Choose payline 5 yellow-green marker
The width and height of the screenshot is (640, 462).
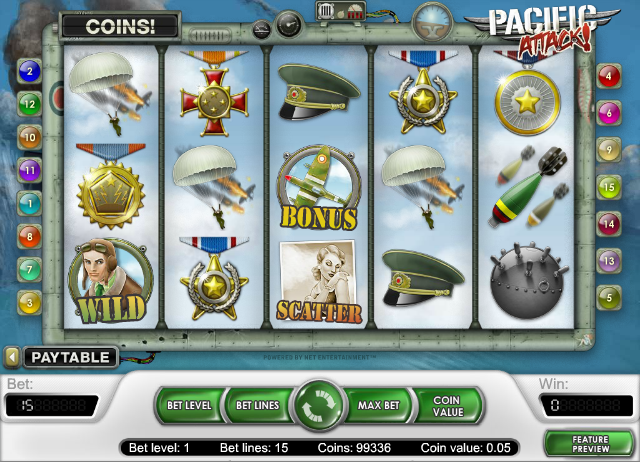pyautogui.click(x=607, y=297)
